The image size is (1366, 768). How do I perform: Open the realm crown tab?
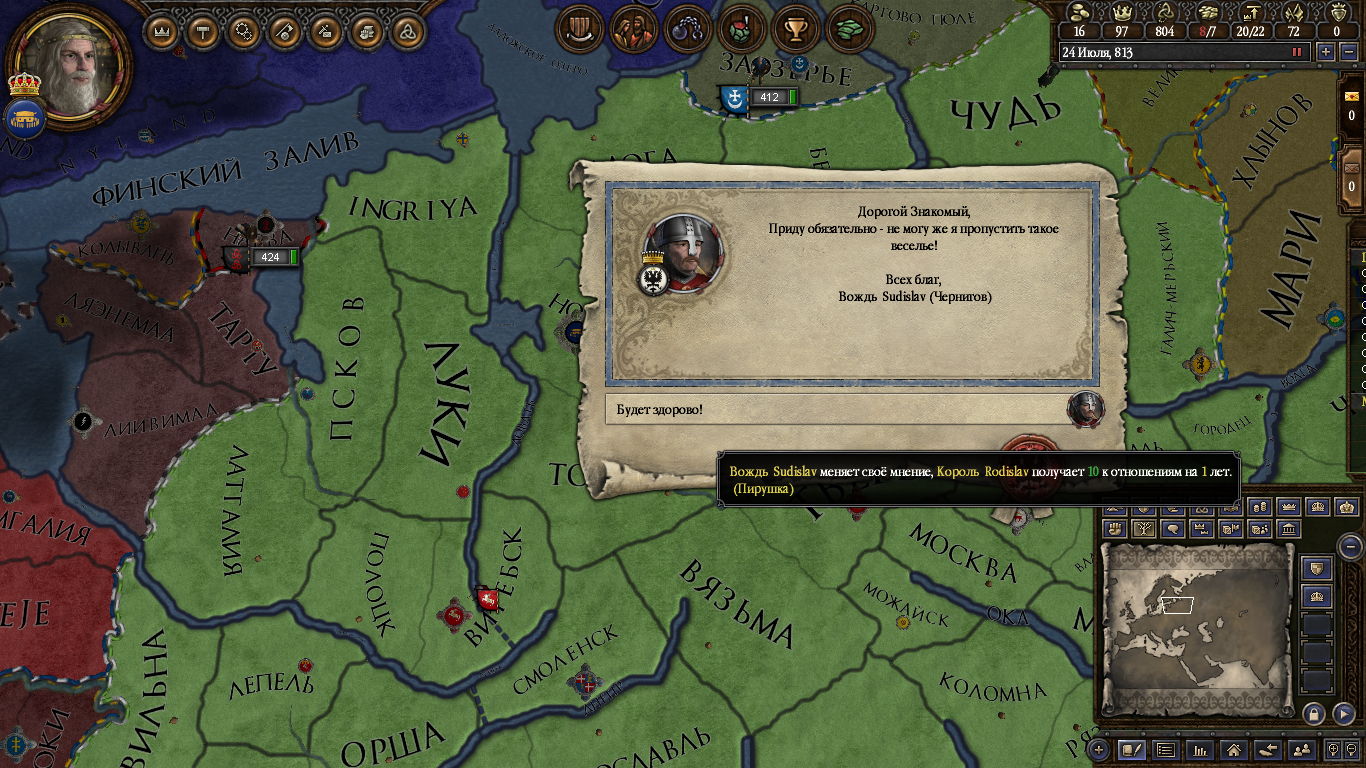pos(161,31)
